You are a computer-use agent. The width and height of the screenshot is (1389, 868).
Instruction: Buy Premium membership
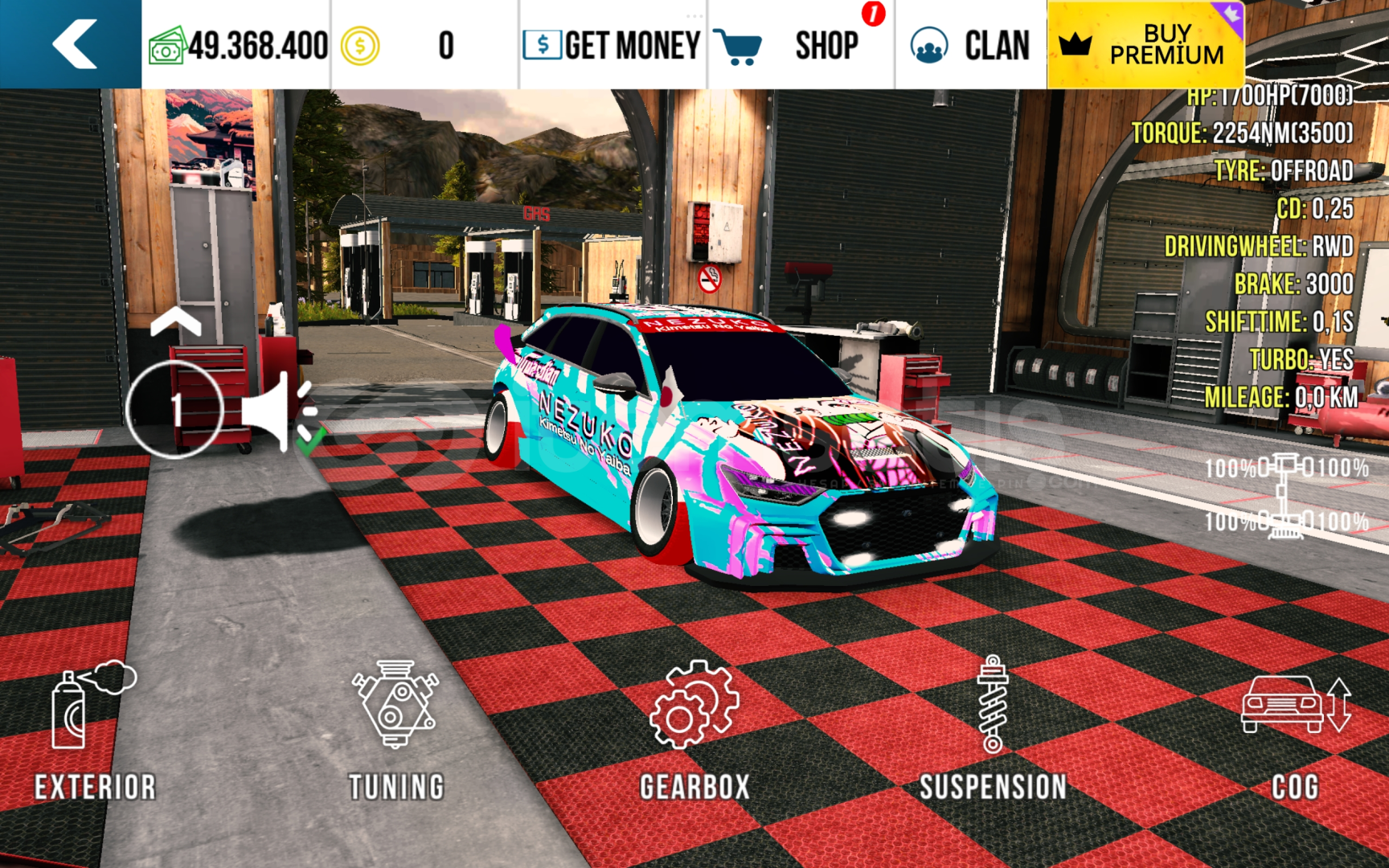pos(1145,45)
